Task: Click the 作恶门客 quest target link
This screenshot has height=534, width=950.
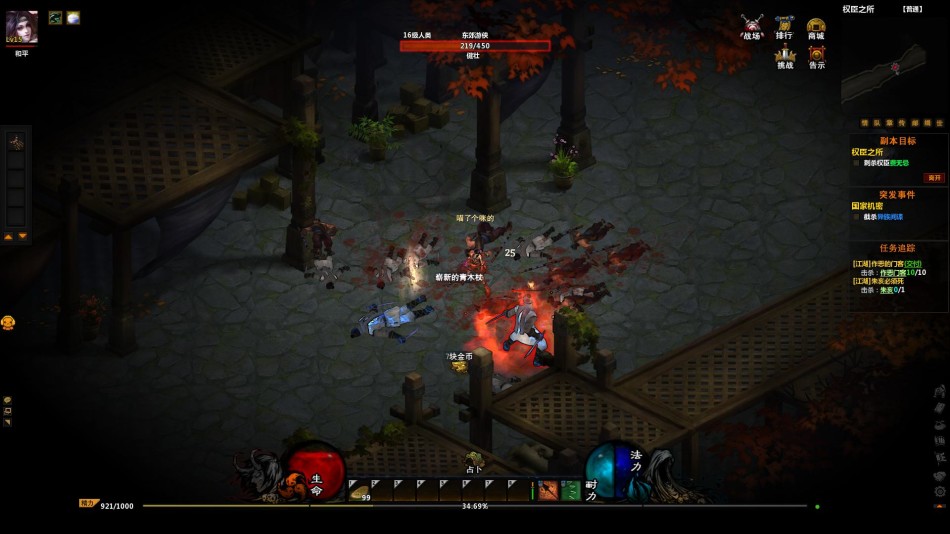Action: [x=893, y=272]
